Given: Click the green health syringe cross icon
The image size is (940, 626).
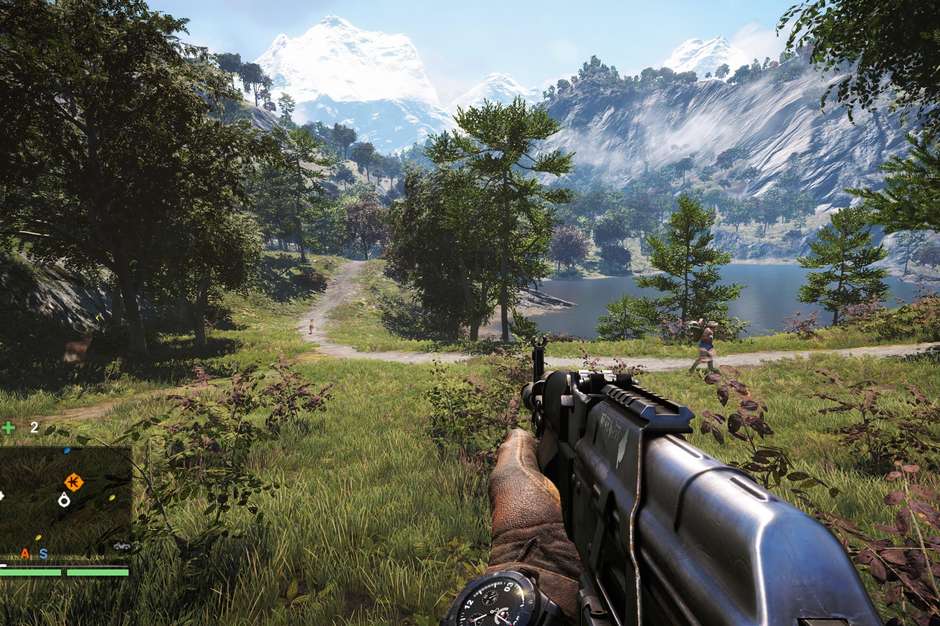Looking at the screenshot, I should tap(9, 427).
